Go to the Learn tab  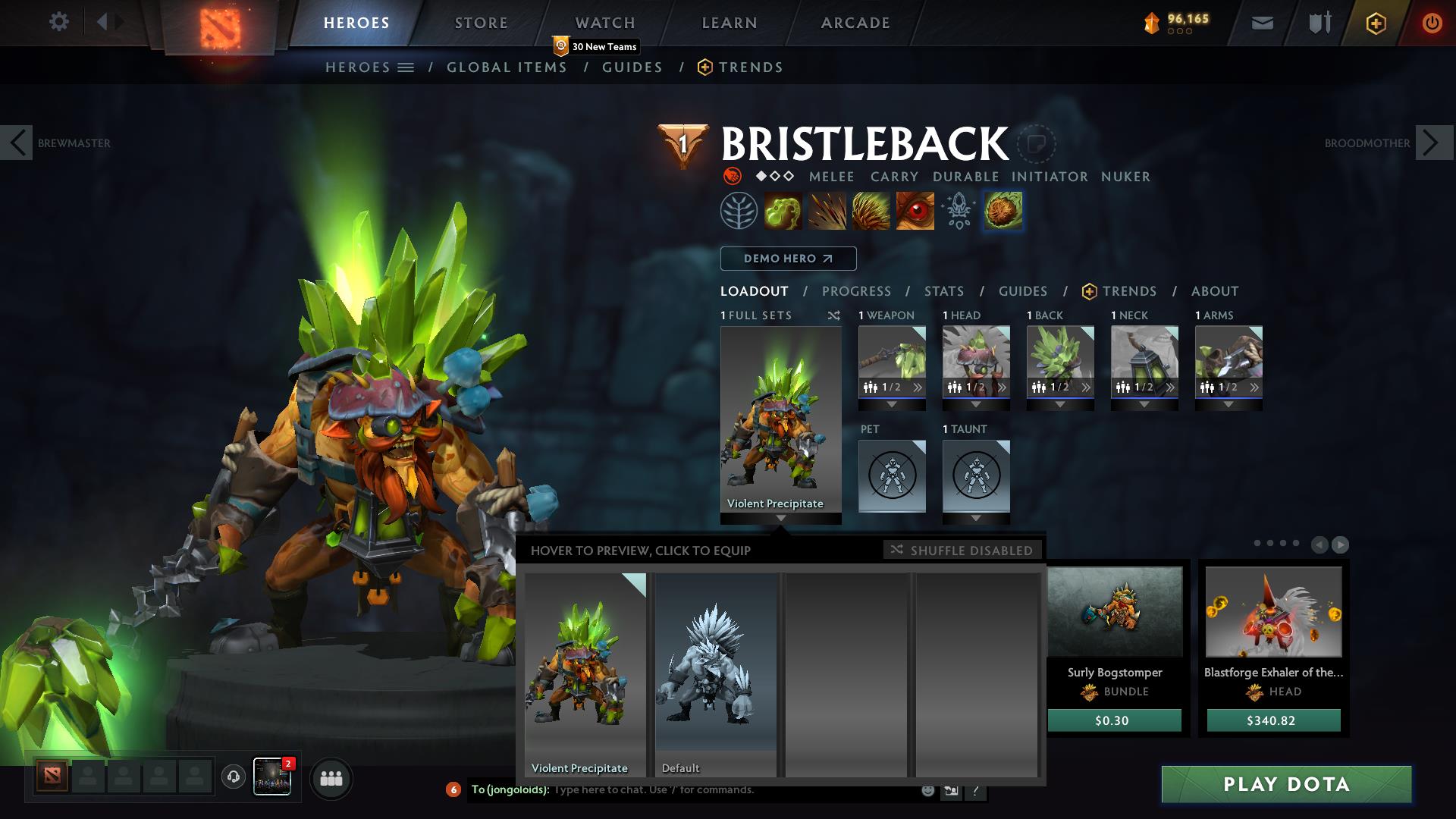click(730, 23)
